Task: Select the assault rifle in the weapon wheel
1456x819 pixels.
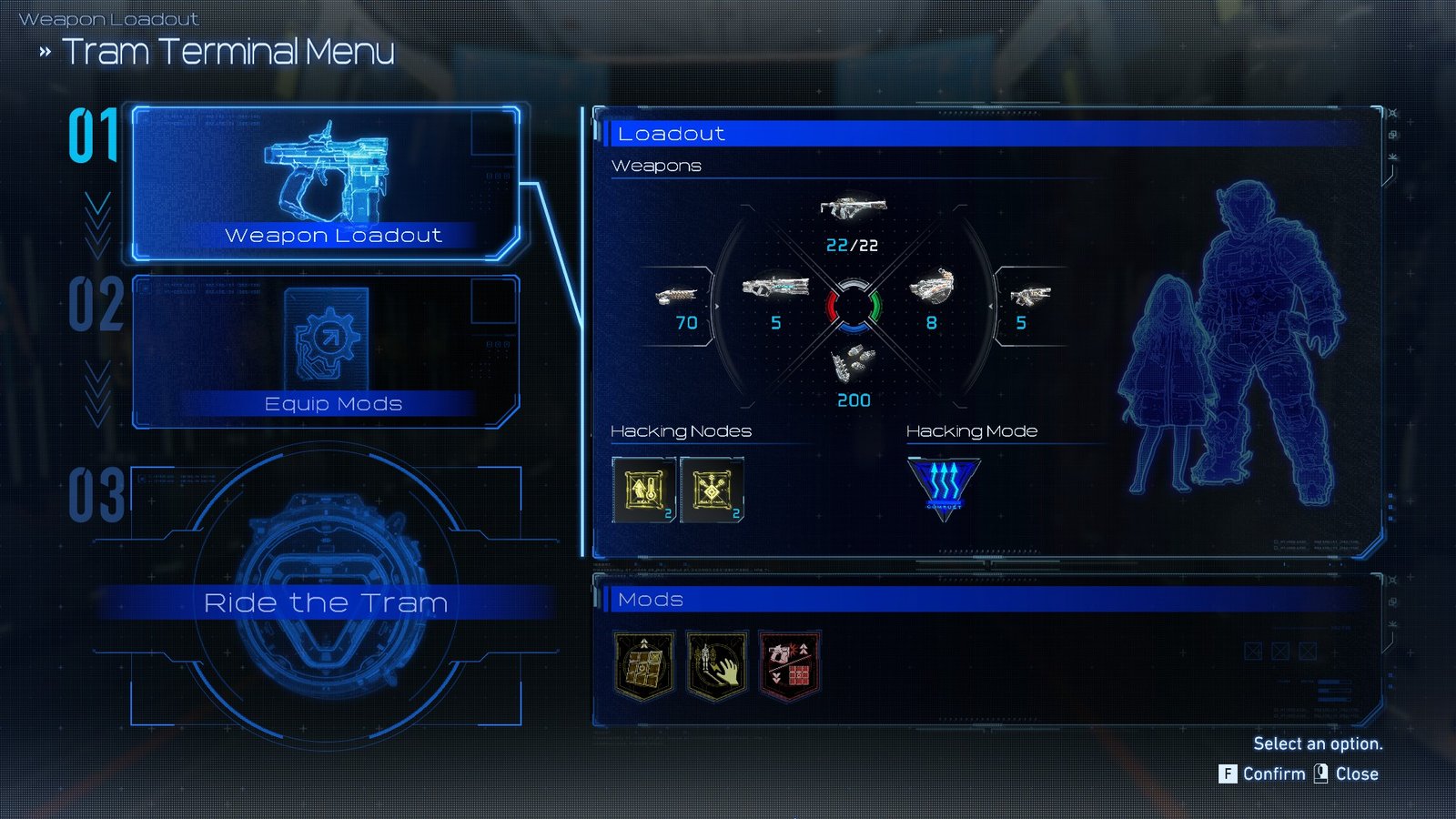Action: tap(852, 207)
